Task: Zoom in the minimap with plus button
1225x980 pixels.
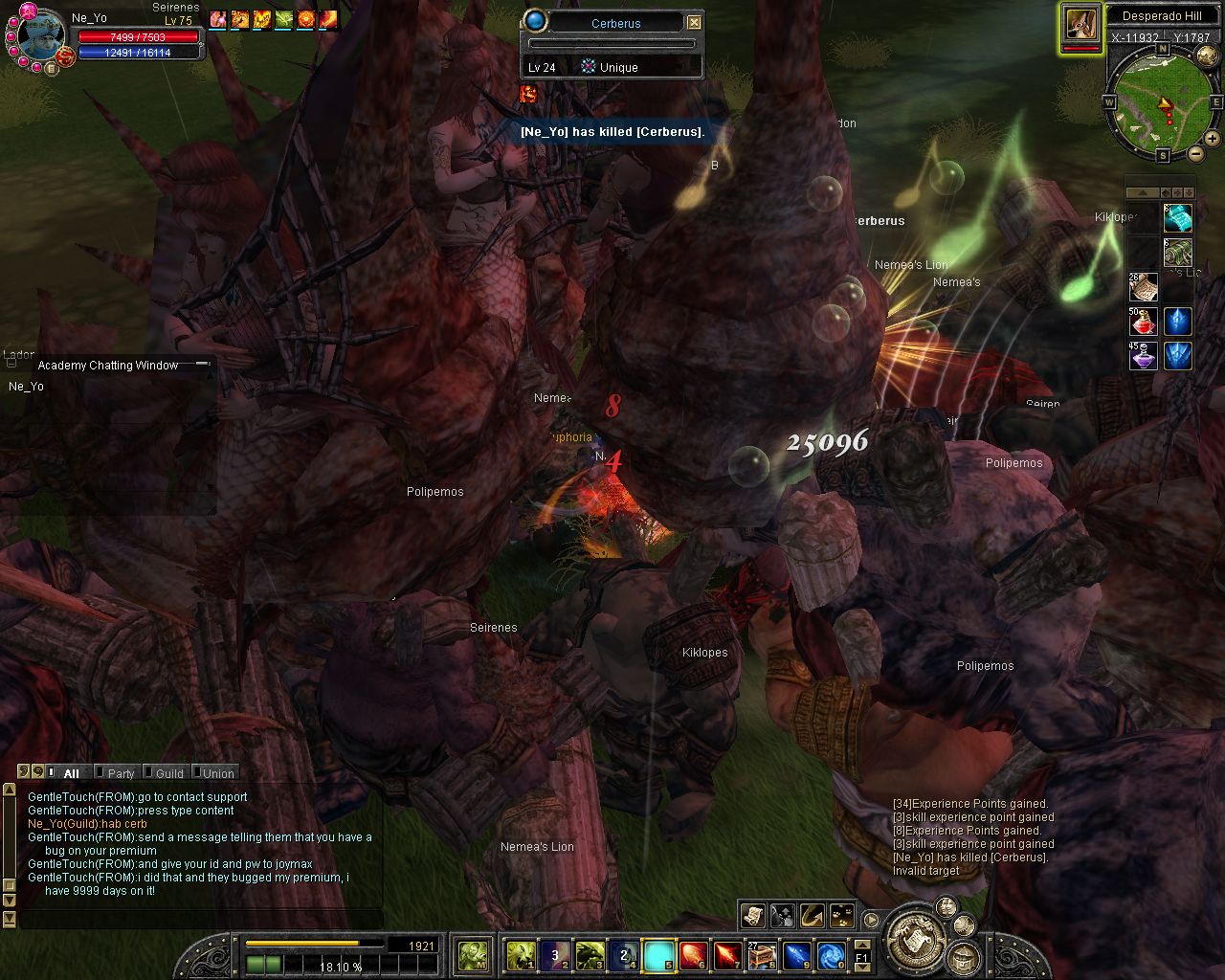Action: click(1213, 140)
